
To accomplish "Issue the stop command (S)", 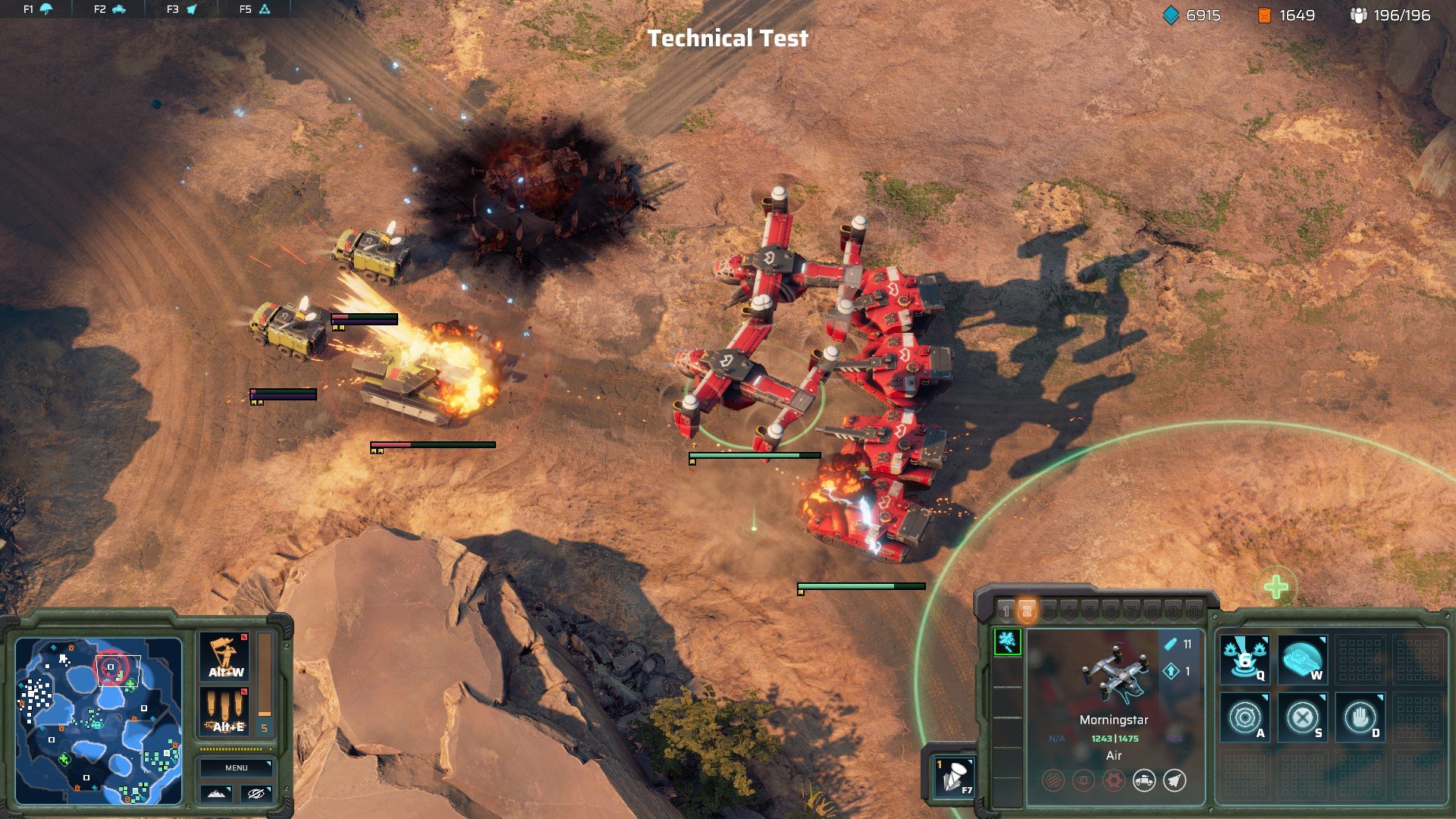I will coord(1302,717).
